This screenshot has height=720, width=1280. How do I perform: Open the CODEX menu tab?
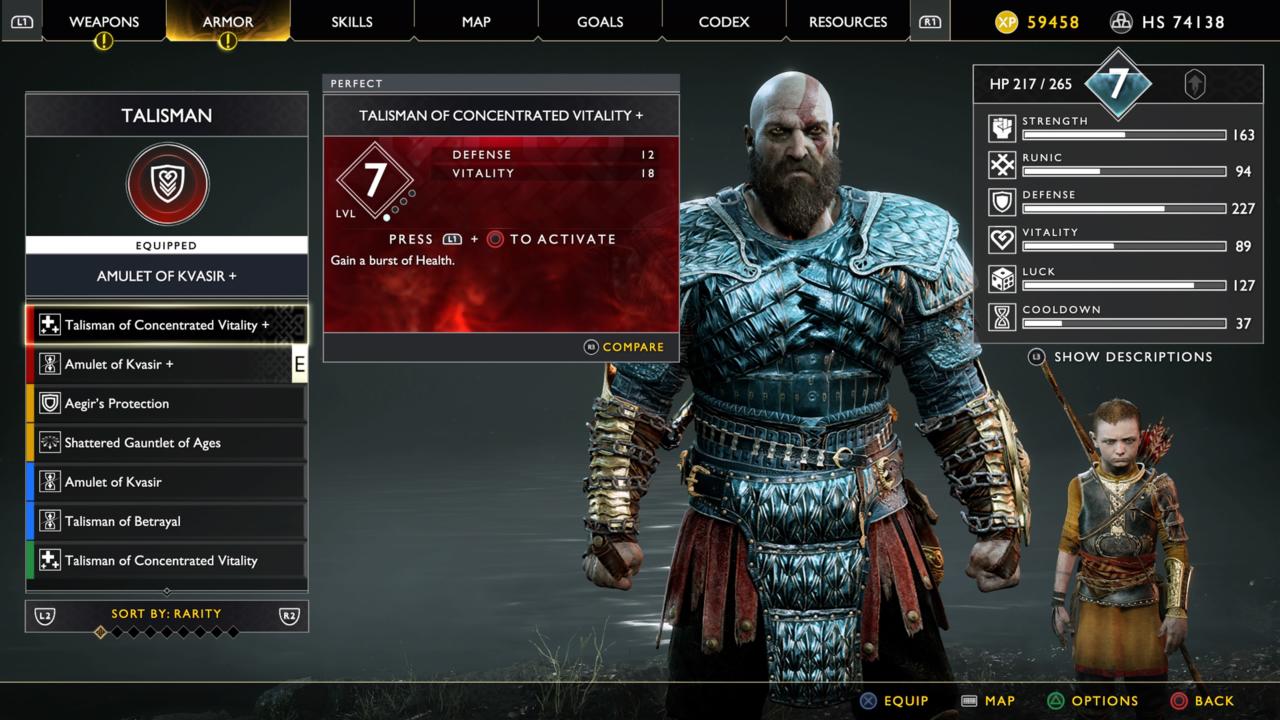[x=724, y=20]
